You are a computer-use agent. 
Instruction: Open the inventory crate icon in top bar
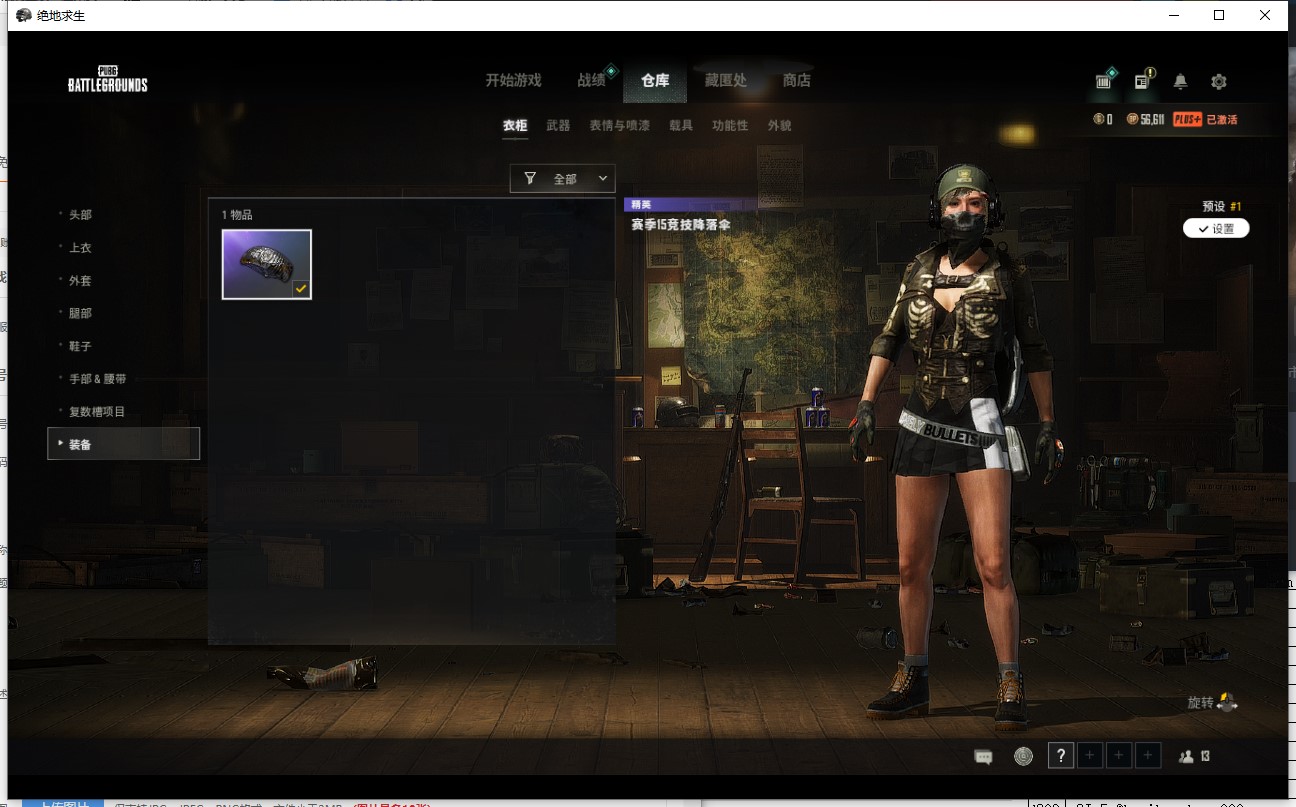tap(1103, 81)
